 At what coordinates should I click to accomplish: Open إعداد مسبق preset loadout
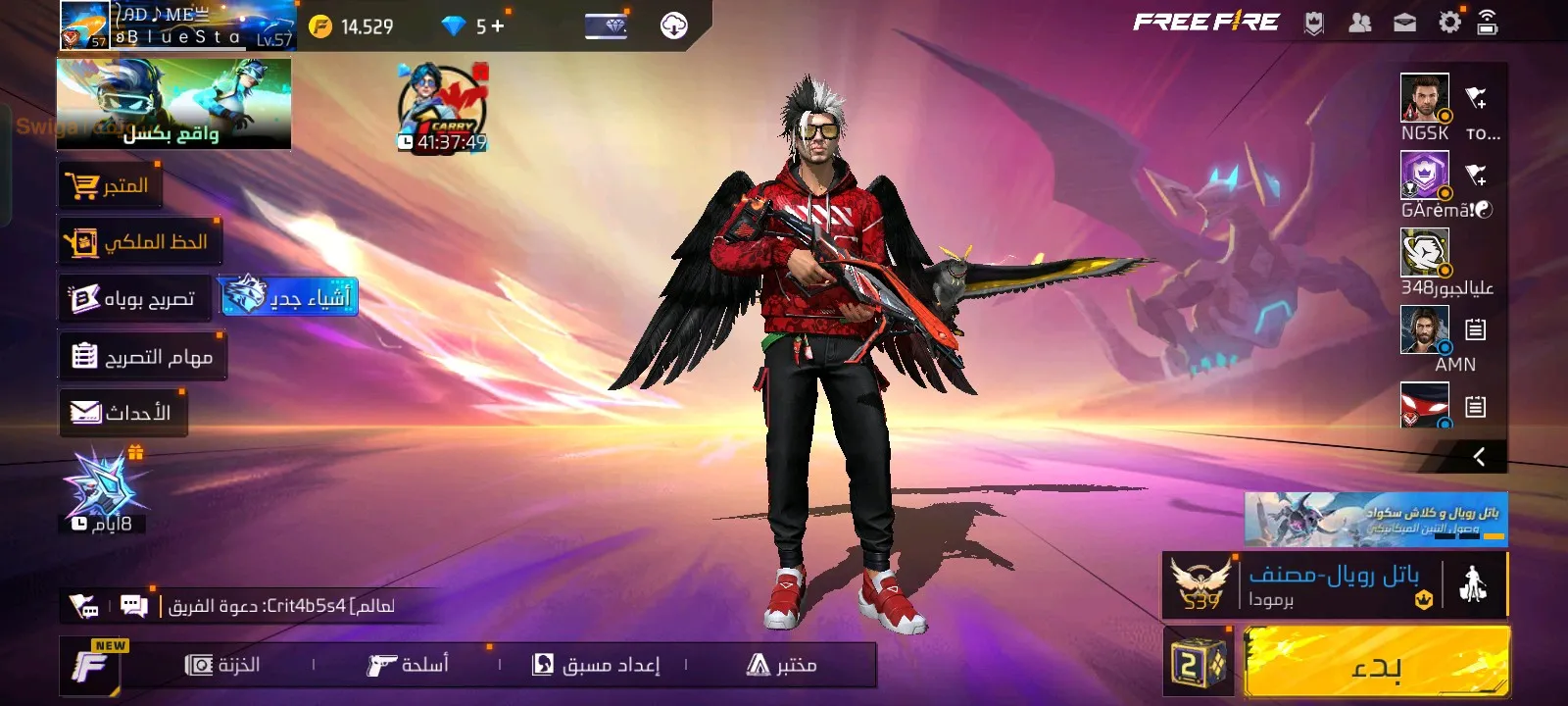(x=596, y=665)
